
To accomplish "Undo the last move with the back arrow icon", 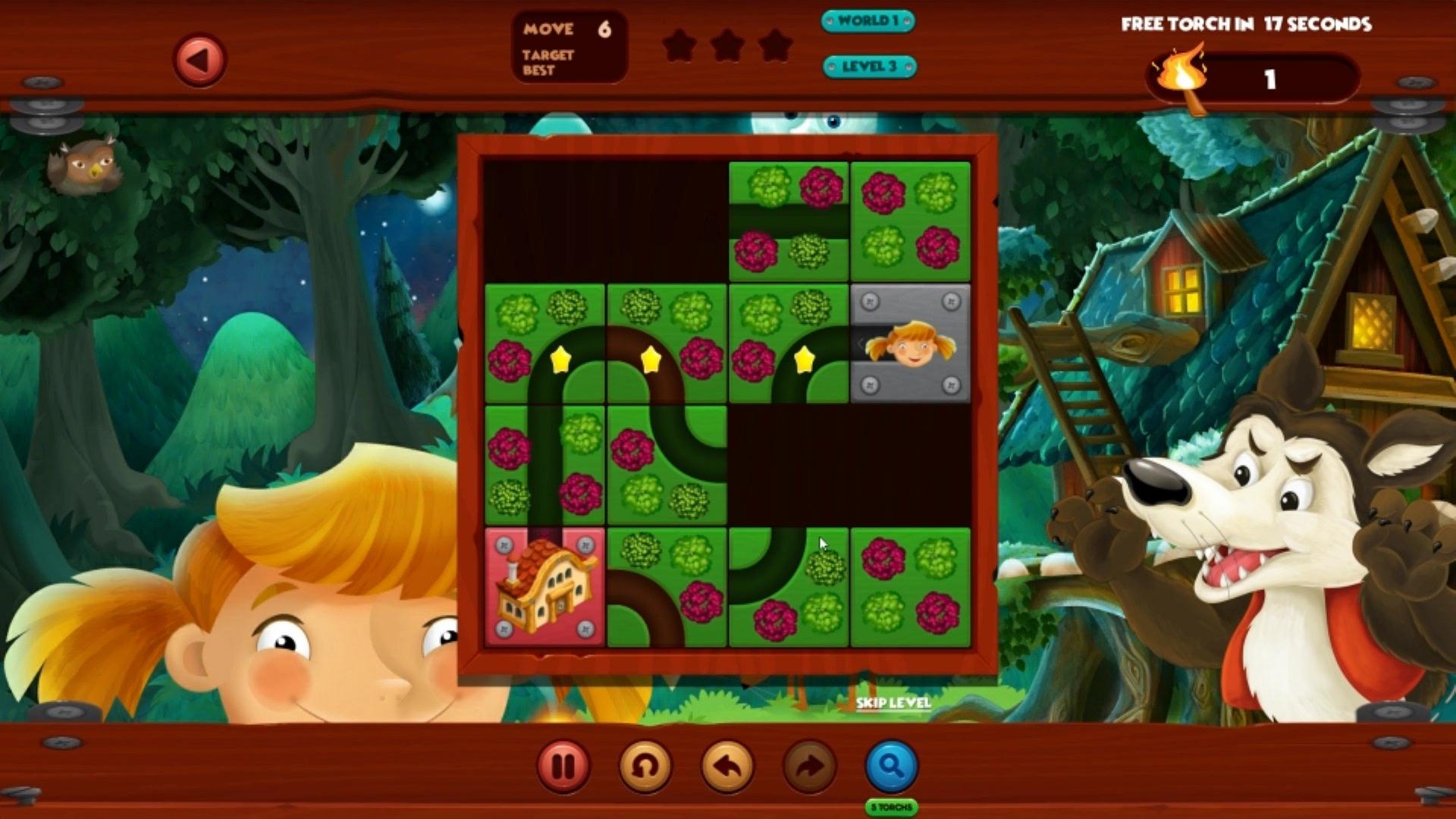I will tap(726, 767).
